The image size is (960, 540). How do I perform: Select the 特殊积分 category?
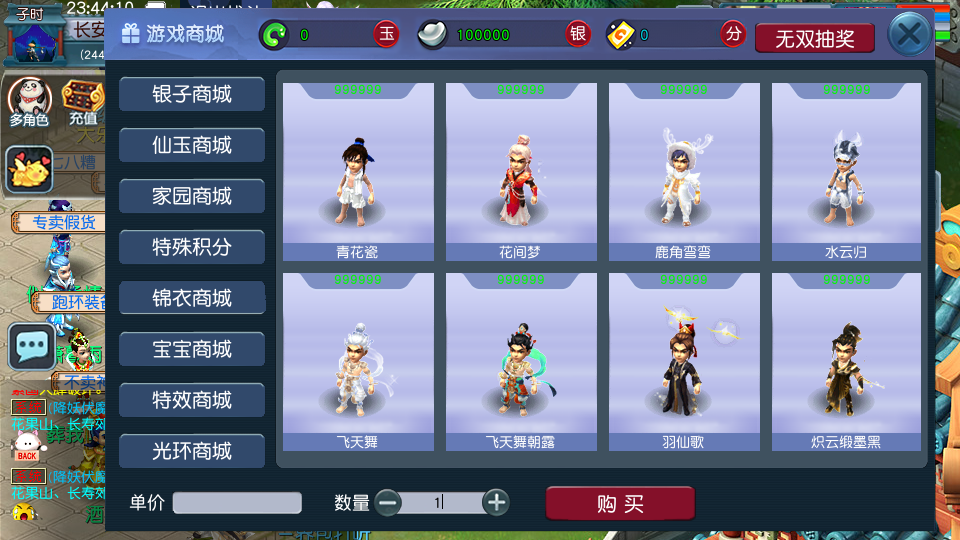tap(192, 247)
